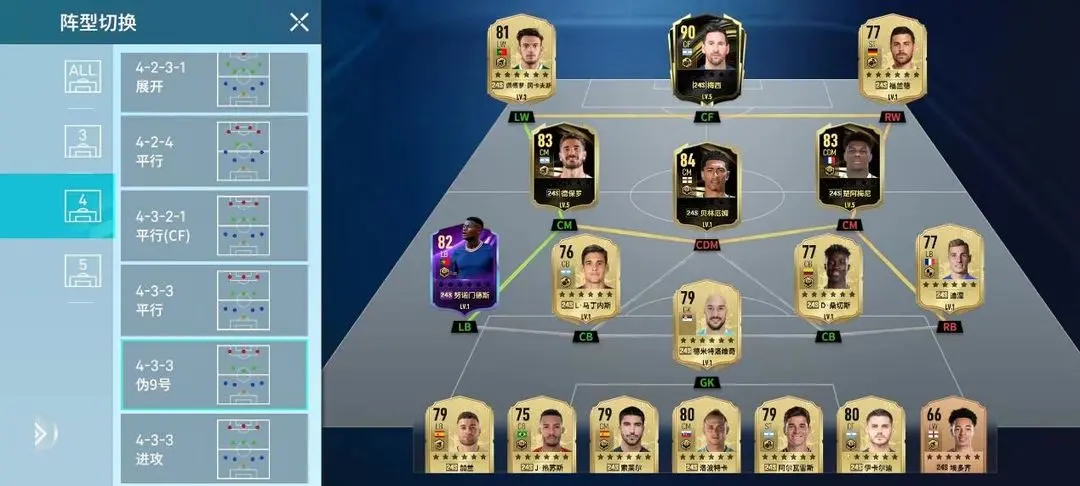
Task: Choose the 4-3-3 伪9号 formation
Action: click(214, 374)
